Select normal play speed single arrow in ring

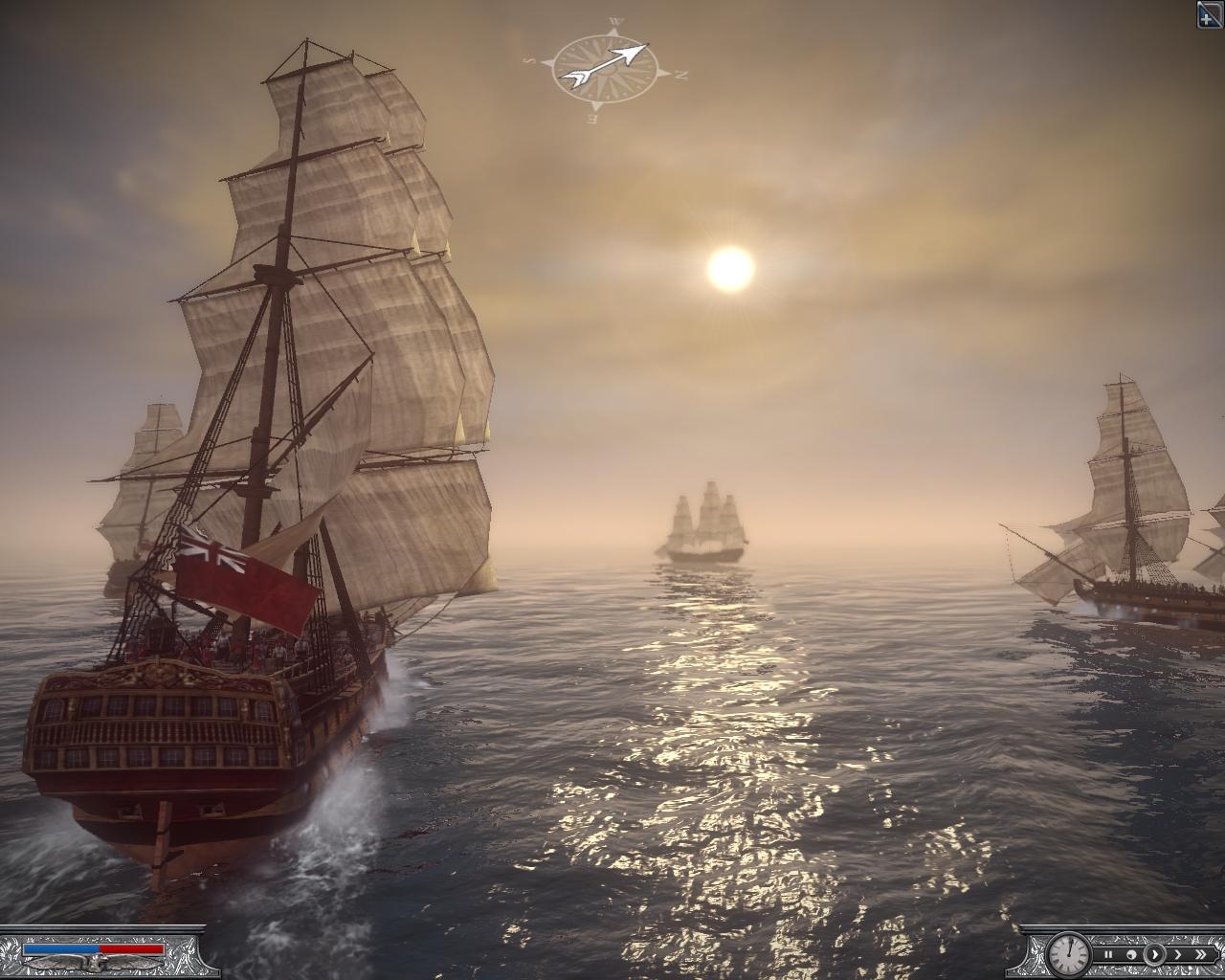[1154, 954]
